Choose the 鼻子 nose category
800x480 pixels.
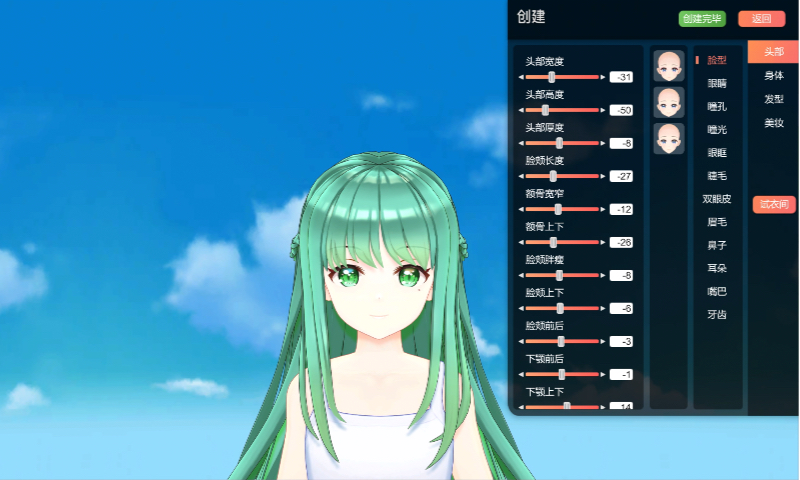(717, 245)
